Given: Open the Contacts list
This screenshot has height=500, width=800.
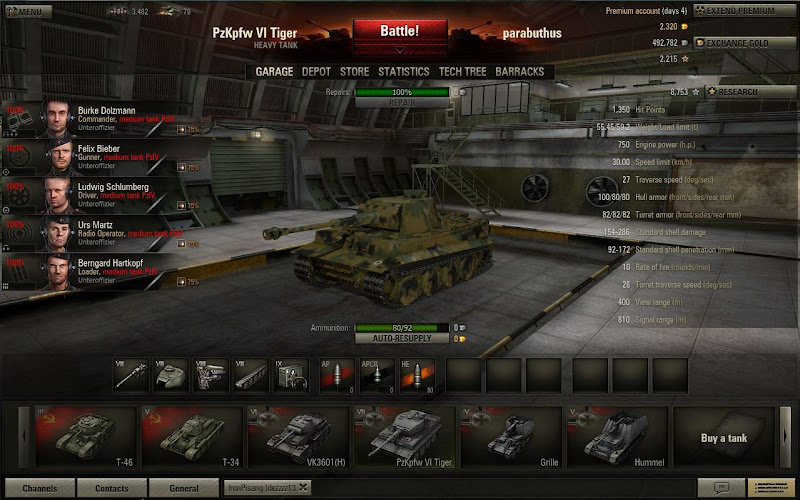Looking at the screenshot, I should 111,488.
